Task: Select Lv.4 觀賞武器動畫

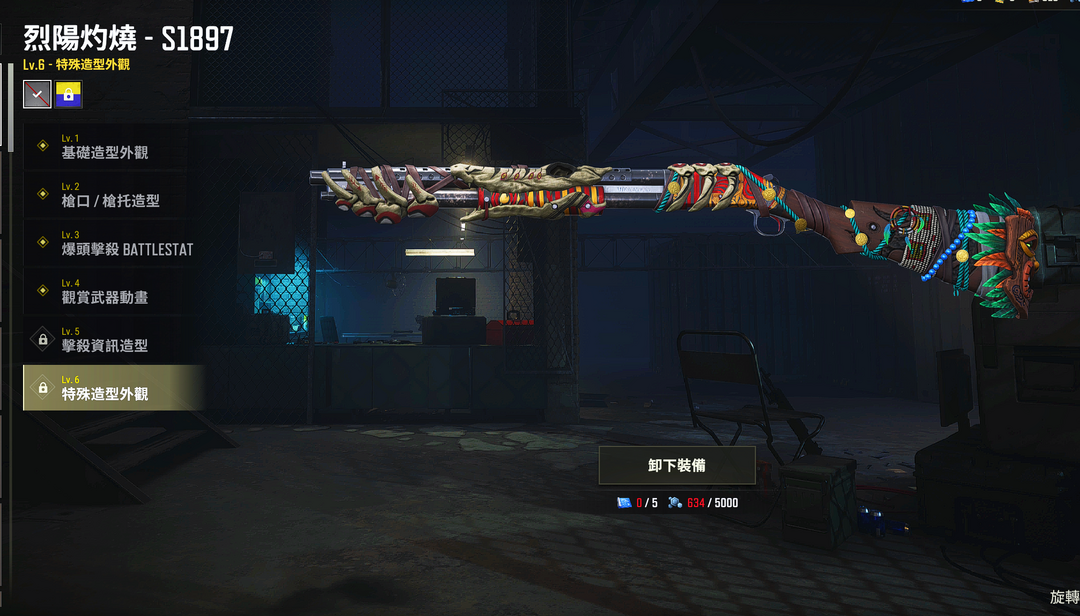Action: tap(110, 291)
